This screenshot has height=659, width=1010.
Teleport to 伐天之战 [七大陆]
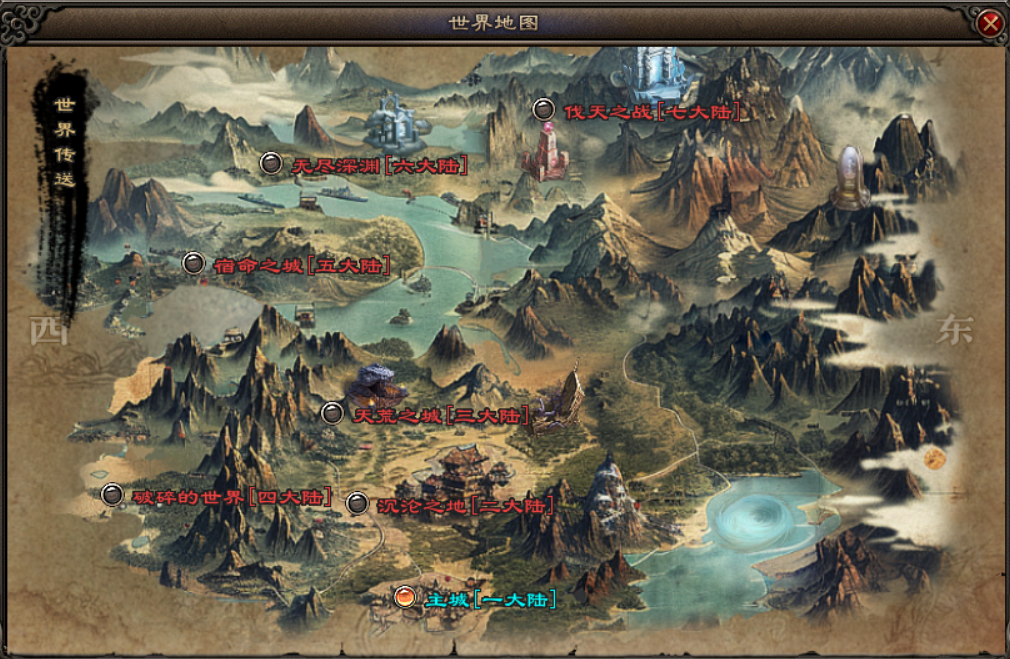[543, 110]
